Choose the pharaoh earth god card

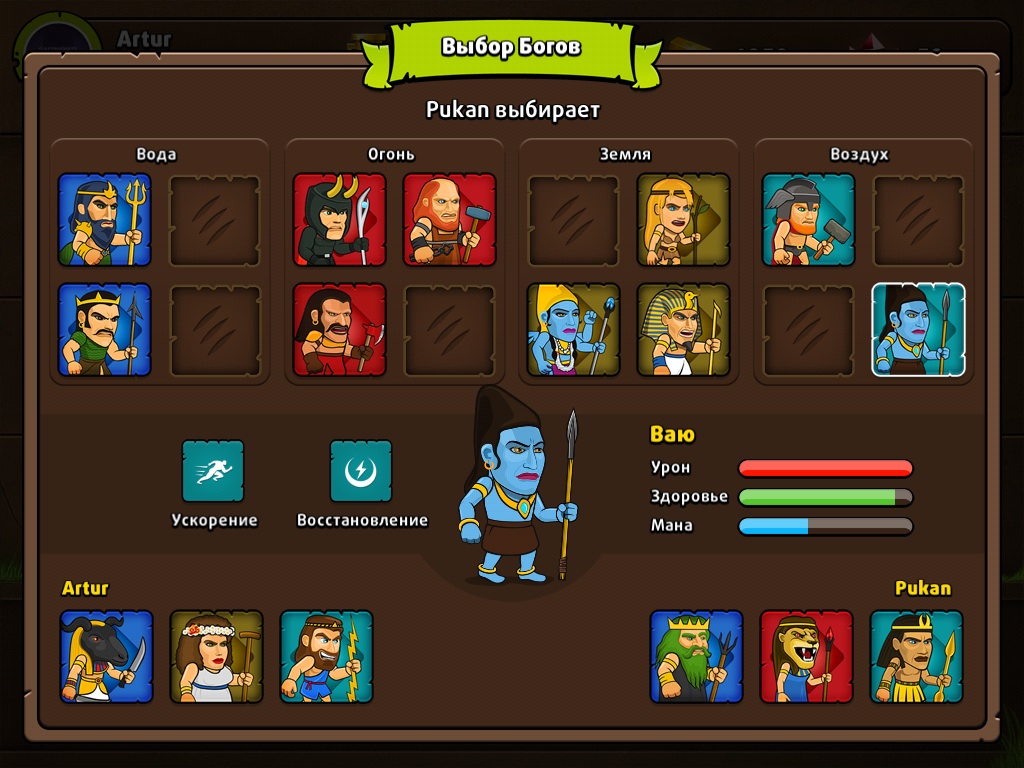point(683,330)
